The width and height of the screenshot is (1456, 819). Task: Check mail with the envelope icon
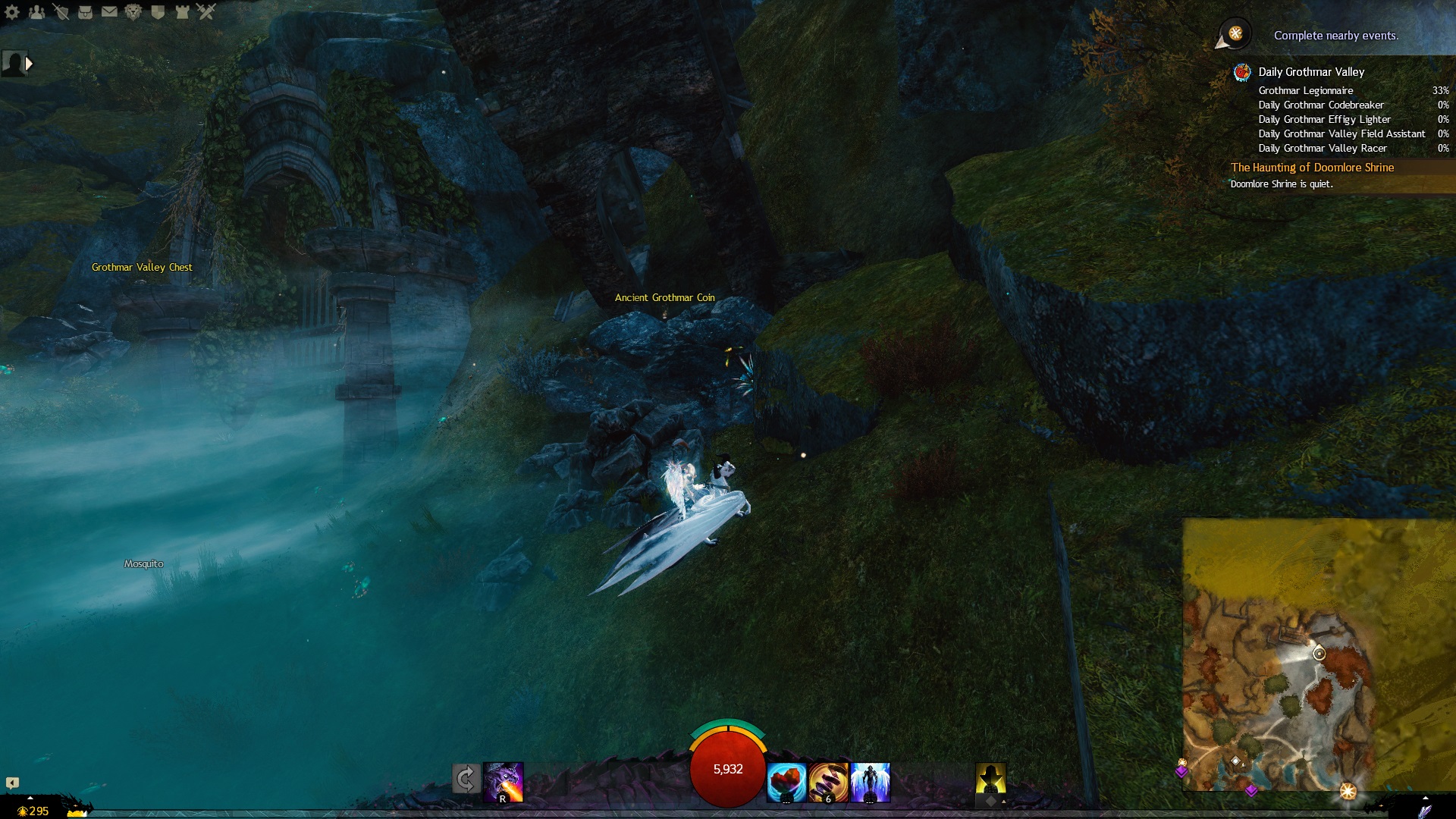109,11
